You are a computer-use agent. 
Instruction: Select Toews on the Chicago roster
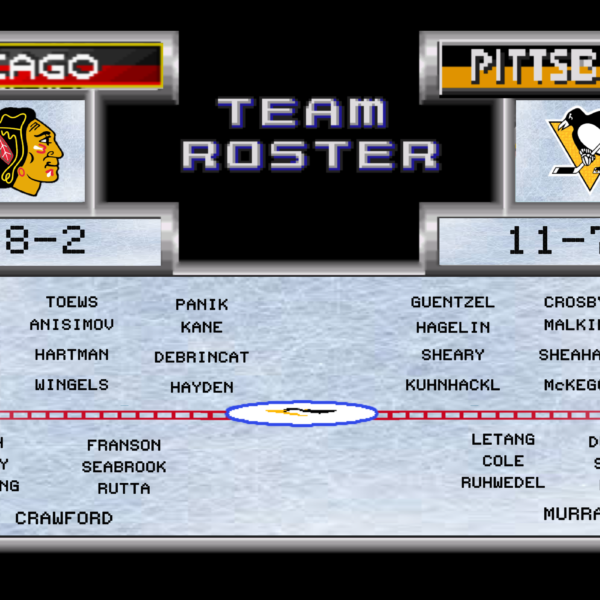pyautogui.click(x=72, y=302)
